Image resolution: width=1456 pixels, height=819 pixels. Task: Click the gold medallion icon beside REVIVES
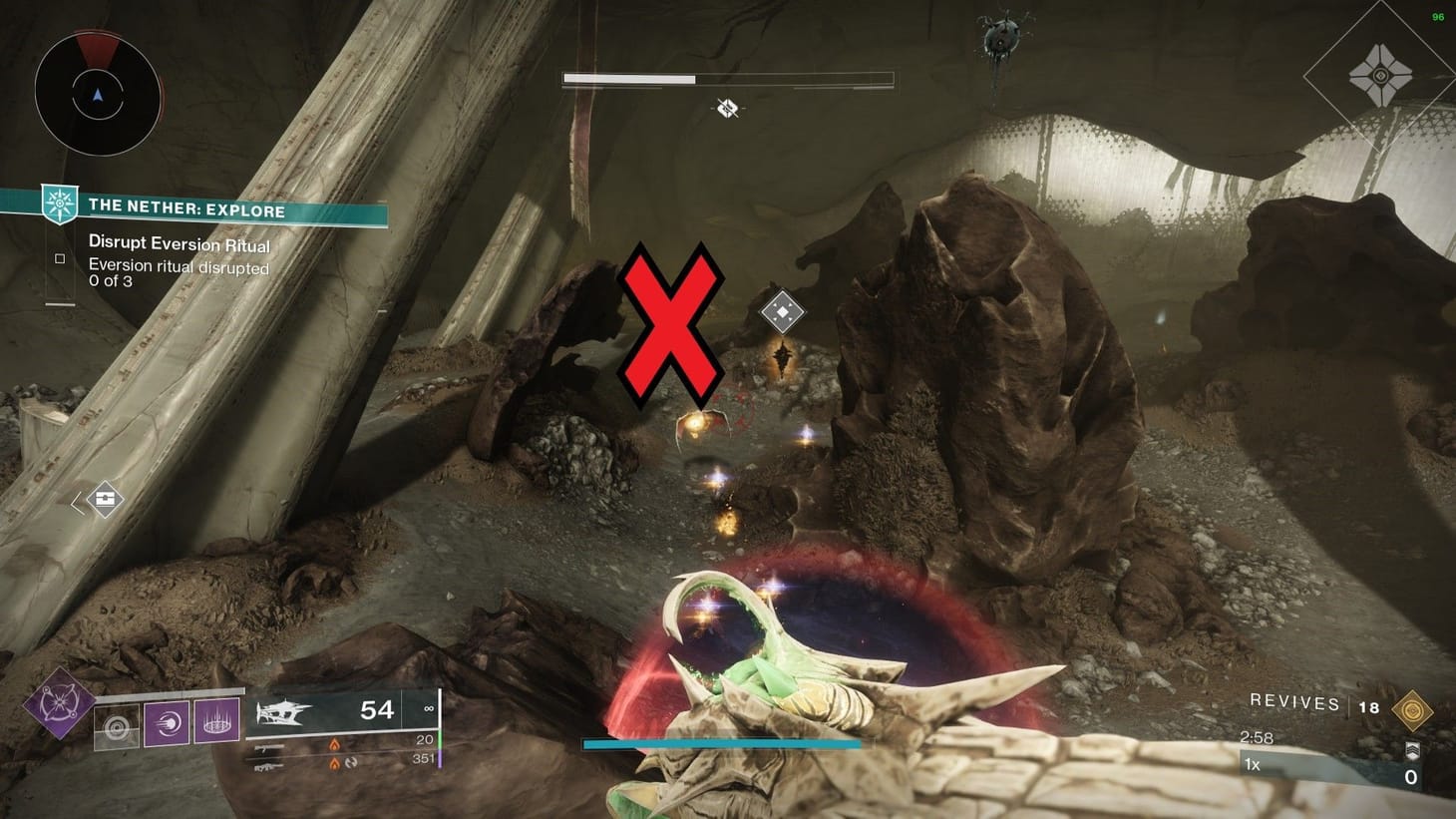click(1414, 708)
